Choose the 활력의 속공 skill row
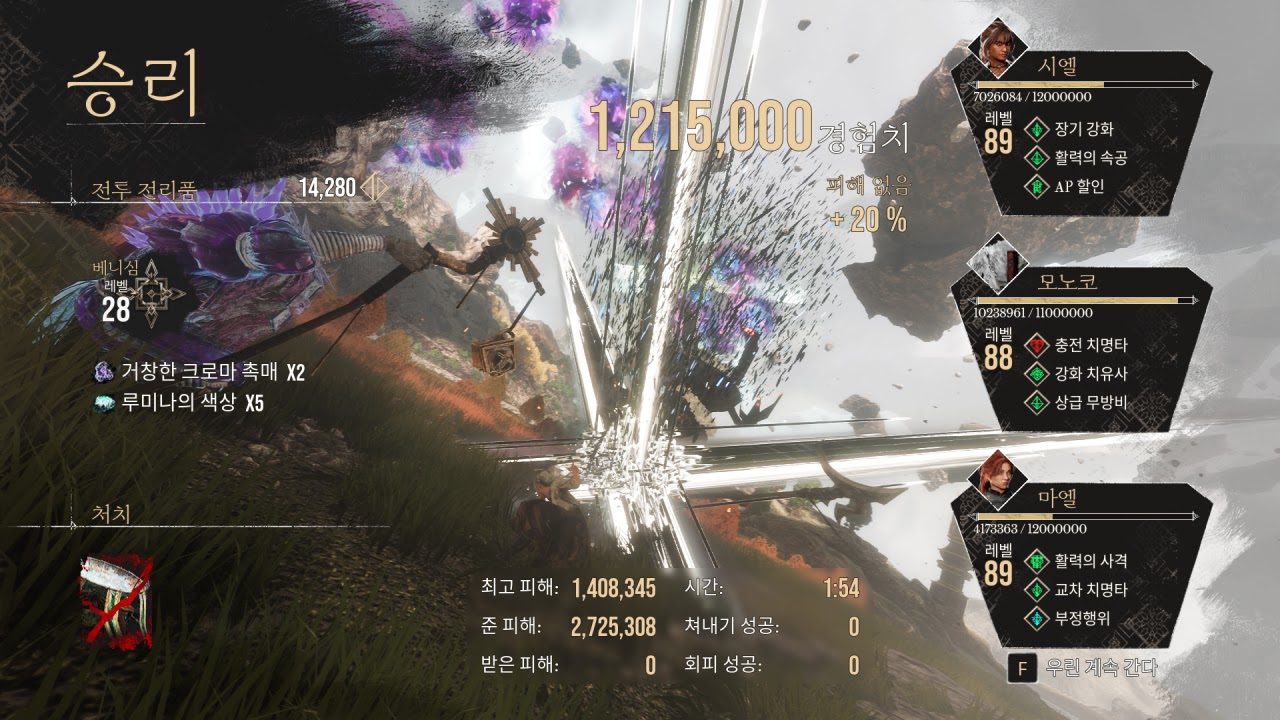The image size is (1280, 720). (x=1090, y=157)
